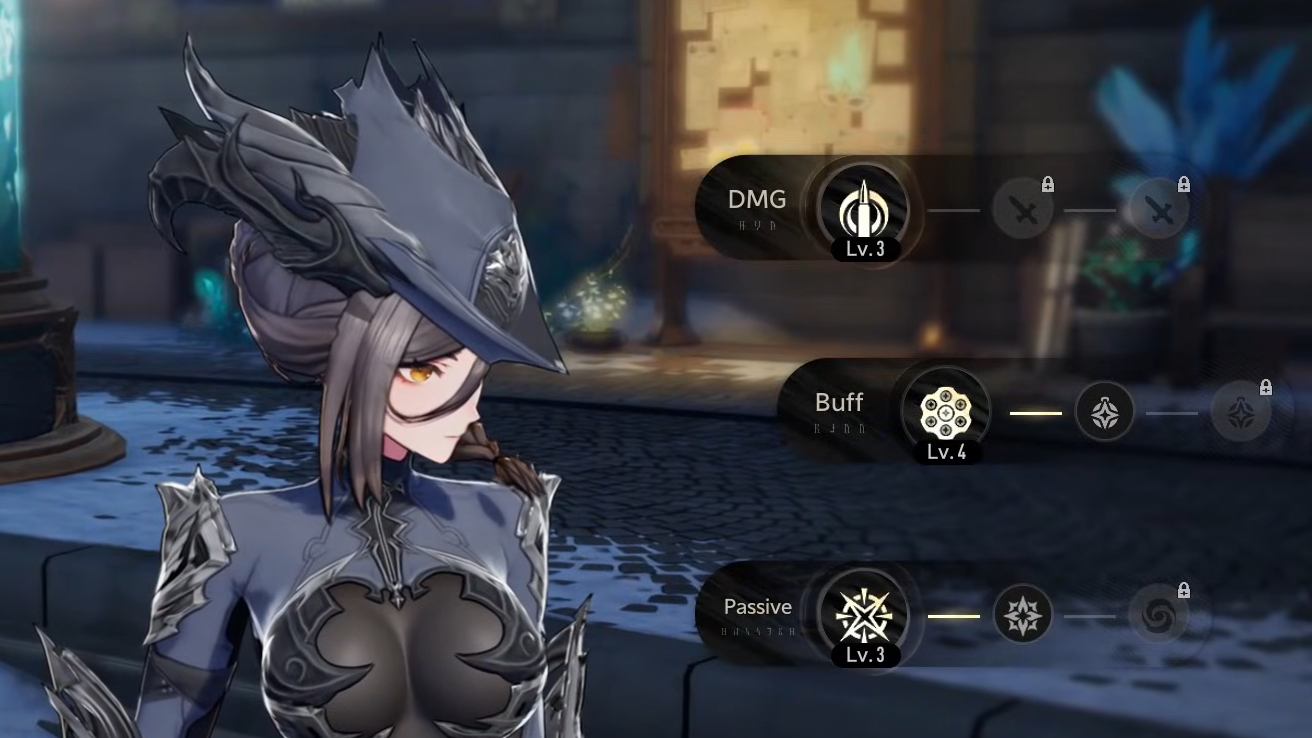The height and width of the screenshot is (738, 1312).
Task: Choose the Passive crossed-star skill icon
Action: [863, 614]
